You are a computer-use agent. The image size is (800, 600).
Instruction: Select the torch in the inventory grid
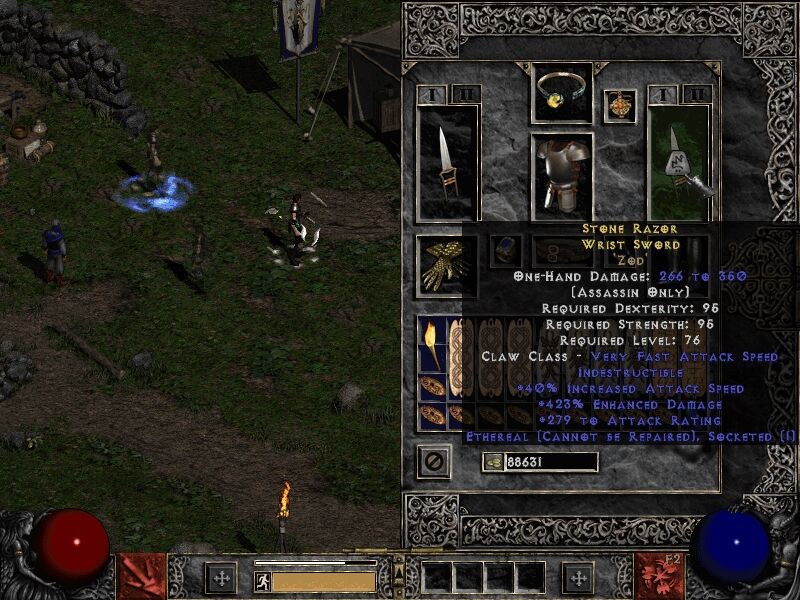click(x=432, y=342)
